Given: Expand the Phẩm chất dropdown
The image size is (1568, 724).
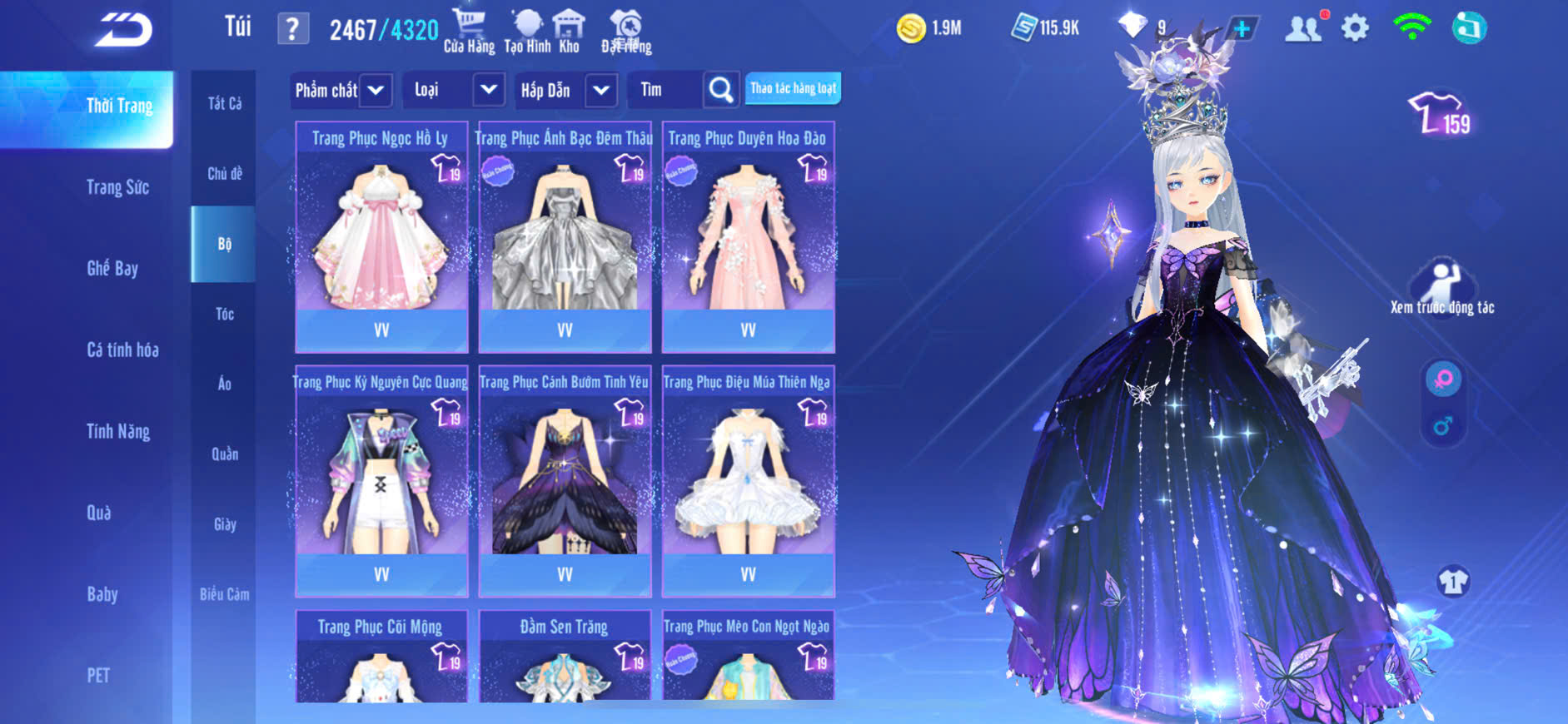Looking at the screenshot, I should [376, 90].
